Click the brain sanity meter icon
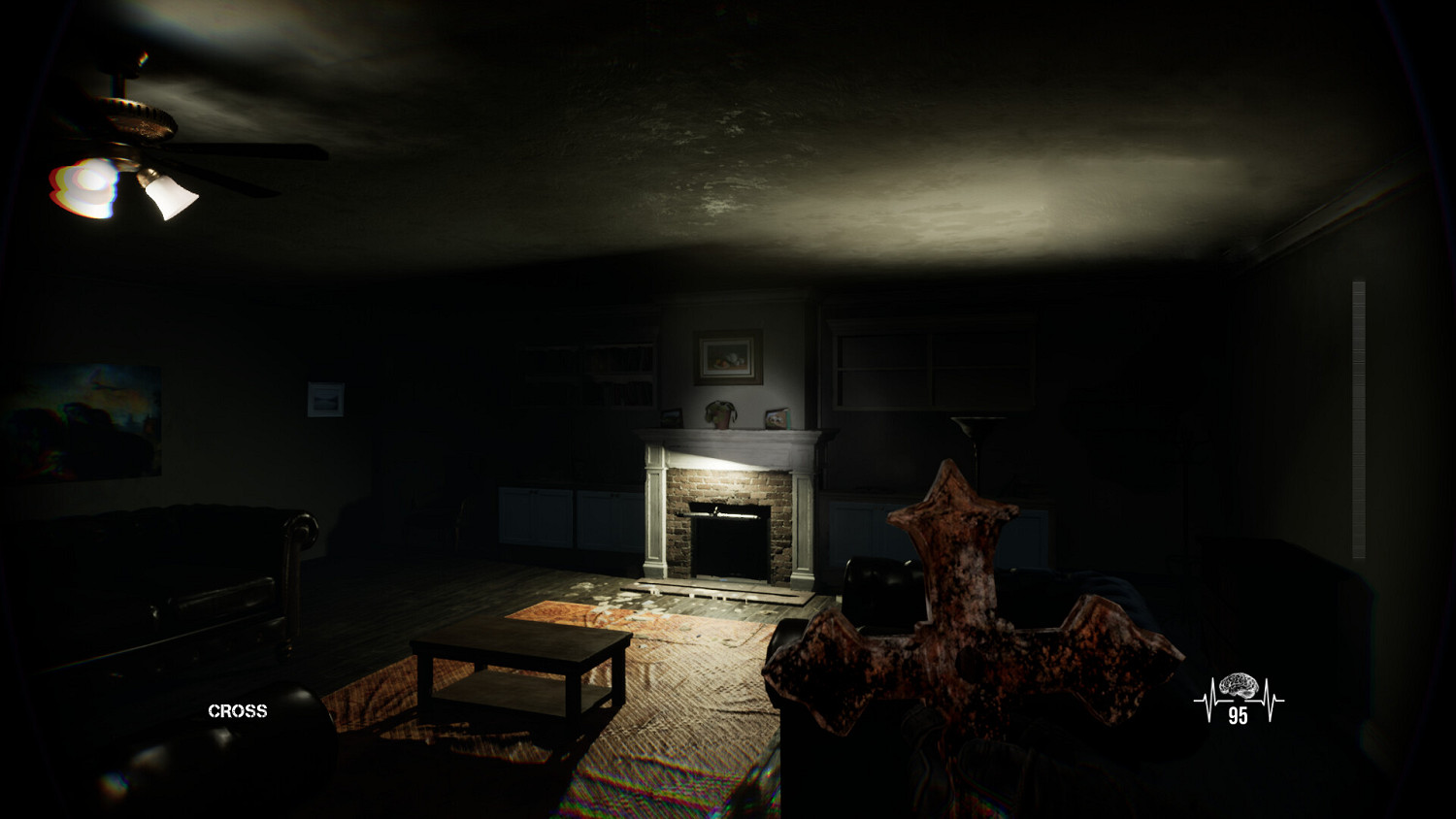The width and height of the screenshot is (1456, 819). [x=1239, y=684]
